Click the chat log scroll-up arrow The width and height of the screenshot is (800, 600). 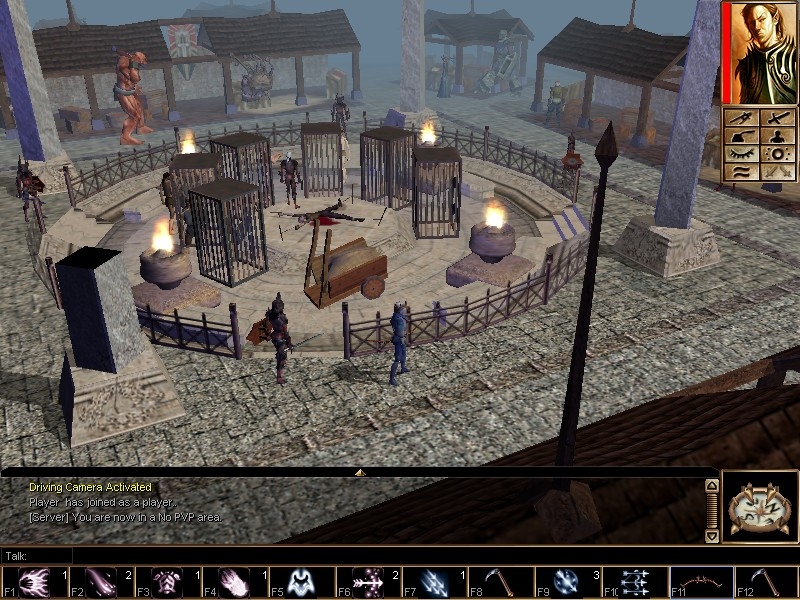711,487
